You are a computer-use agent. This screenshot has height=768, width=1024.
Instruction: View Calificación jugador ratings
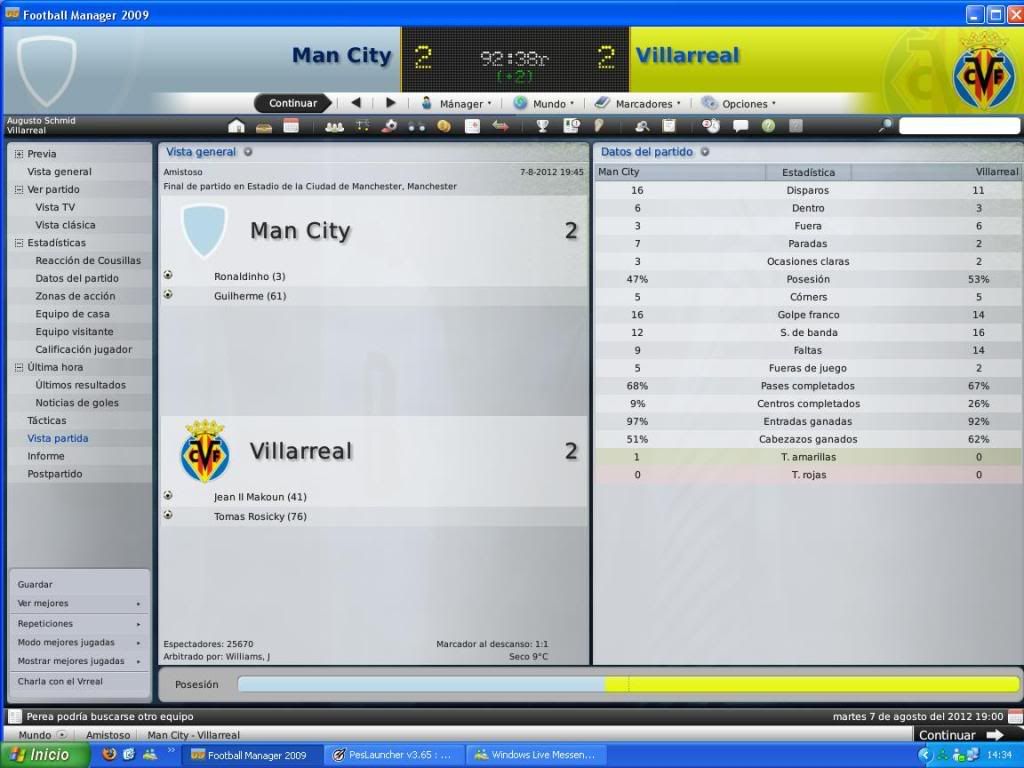pos(84,350)
